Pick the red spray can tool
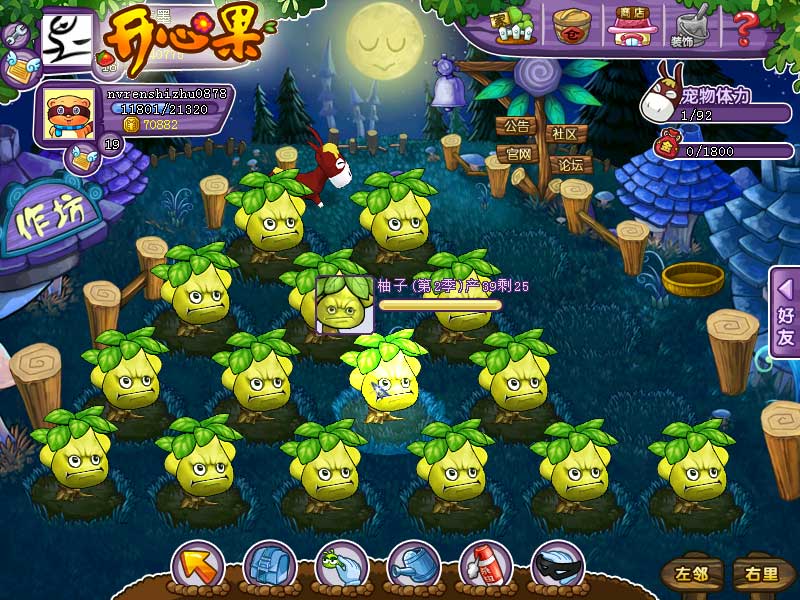 point(485,567)
